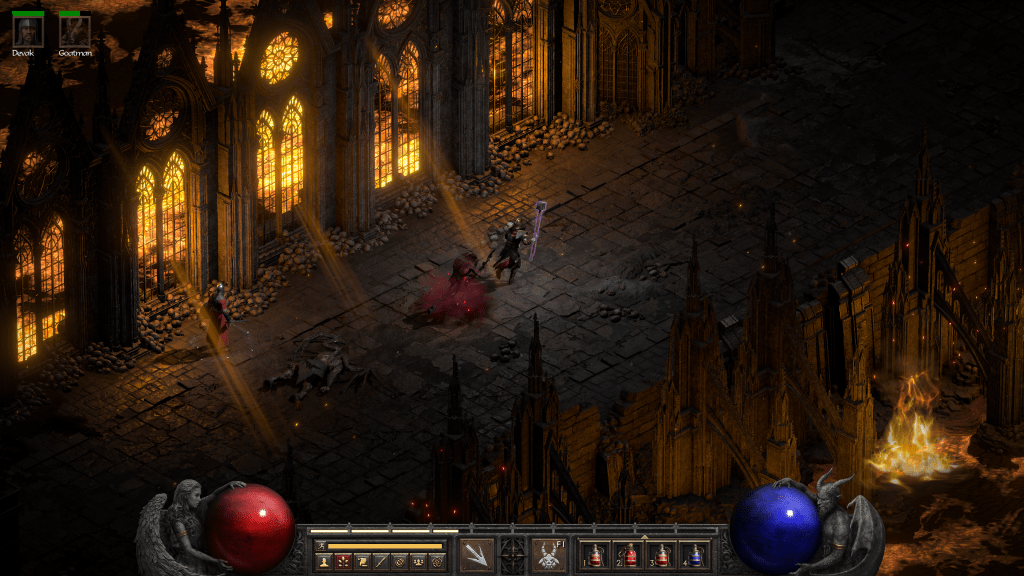Select the F1 horned skull skill
This screenshot has height=576, width=1024.
click(x=548, y=555)
